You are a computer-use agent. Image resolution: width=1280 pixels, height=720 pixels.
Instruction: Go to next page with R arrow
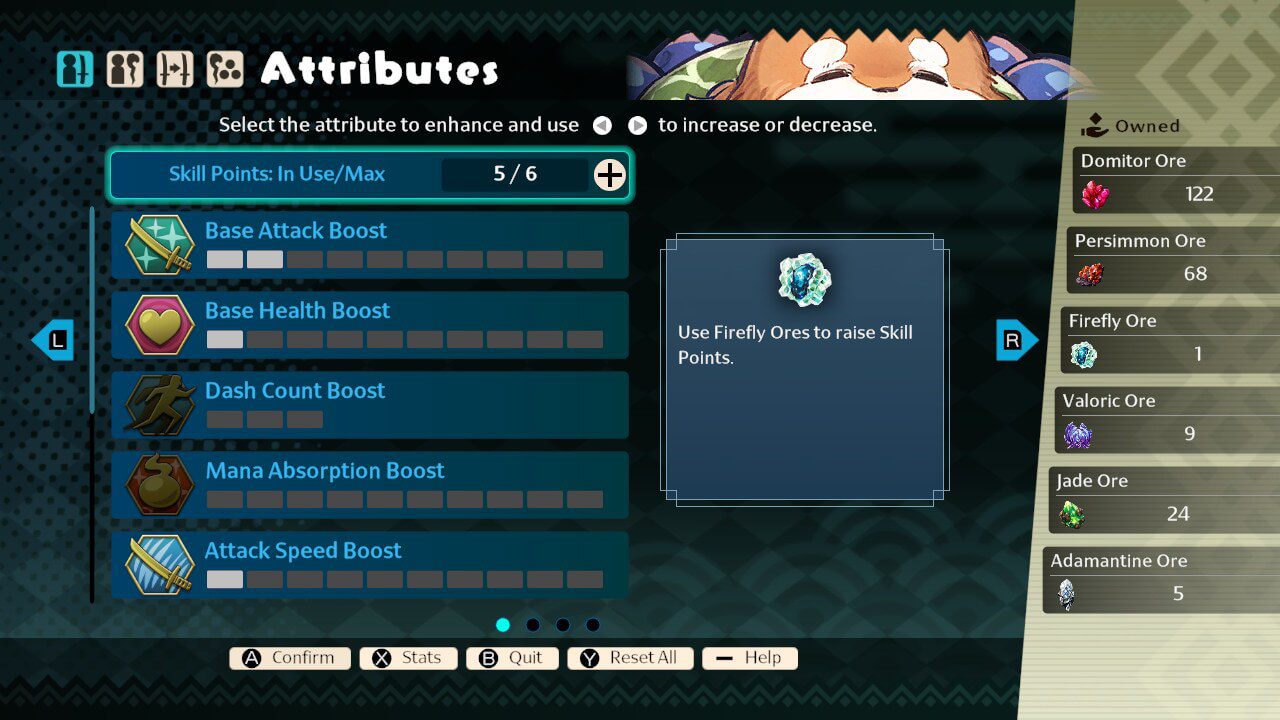click(x=1016, y=340)
